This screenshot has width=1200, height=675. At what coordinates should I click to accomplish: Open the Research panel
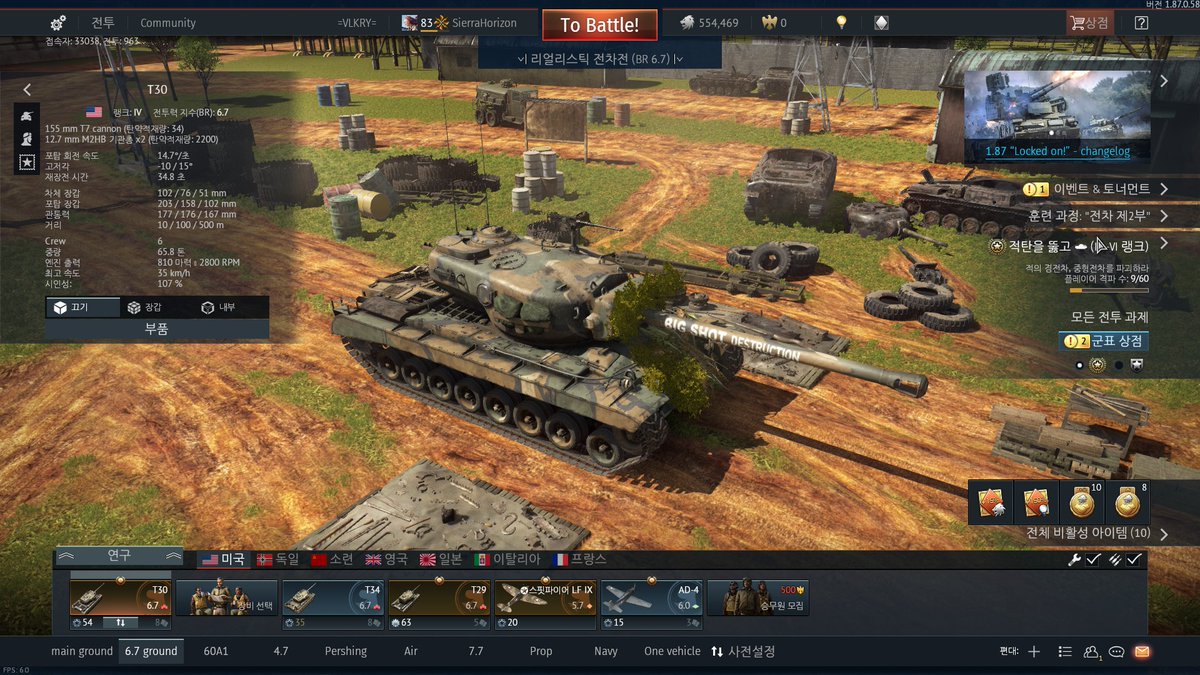pyautogui.click(x=119, y=555)
